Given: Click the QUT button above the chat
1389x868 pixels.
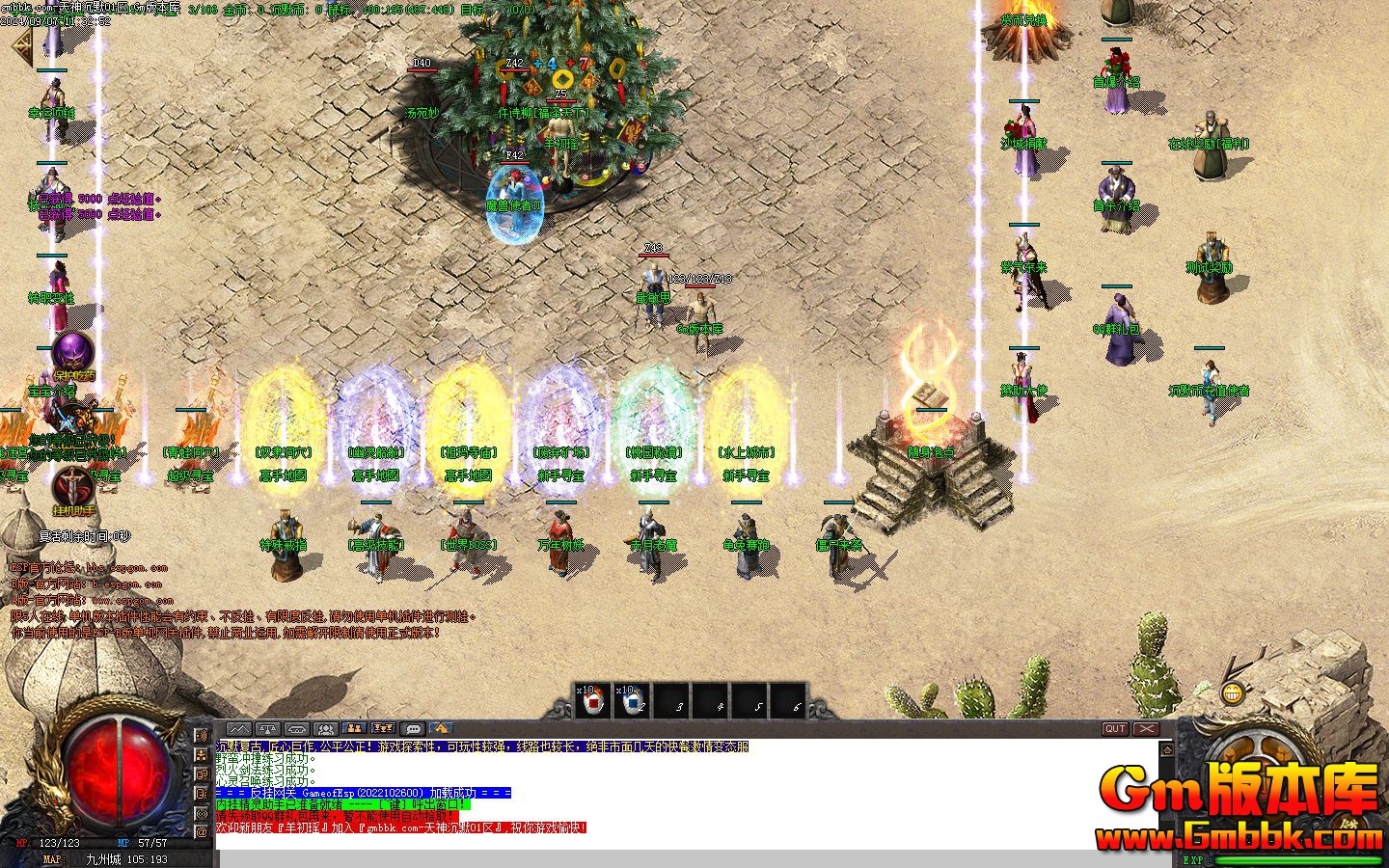Looking at the screenshot, I should (x=1115, y=729).
